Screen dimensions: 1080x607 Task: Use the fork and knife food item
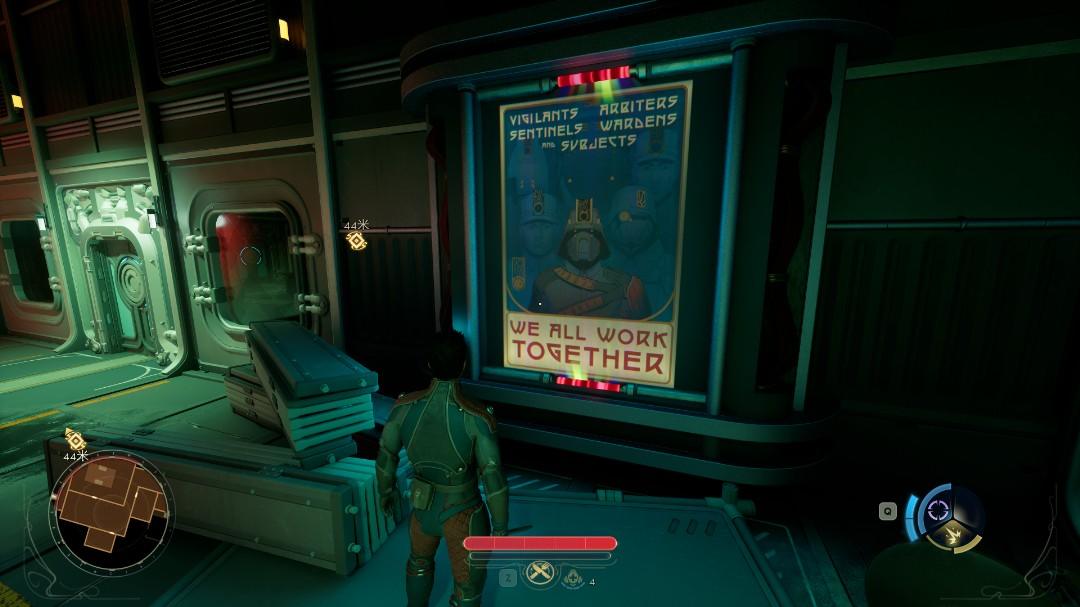click(540, 574)
